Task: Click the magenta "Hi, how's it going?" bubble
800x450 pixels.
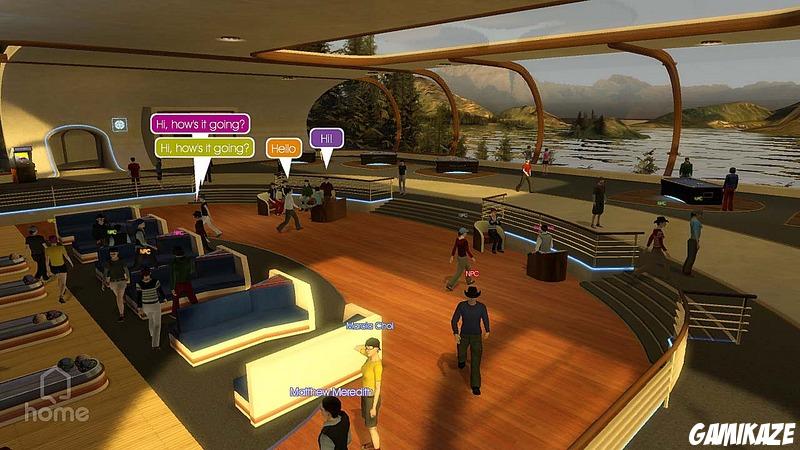Action: (x=200, y=124)
